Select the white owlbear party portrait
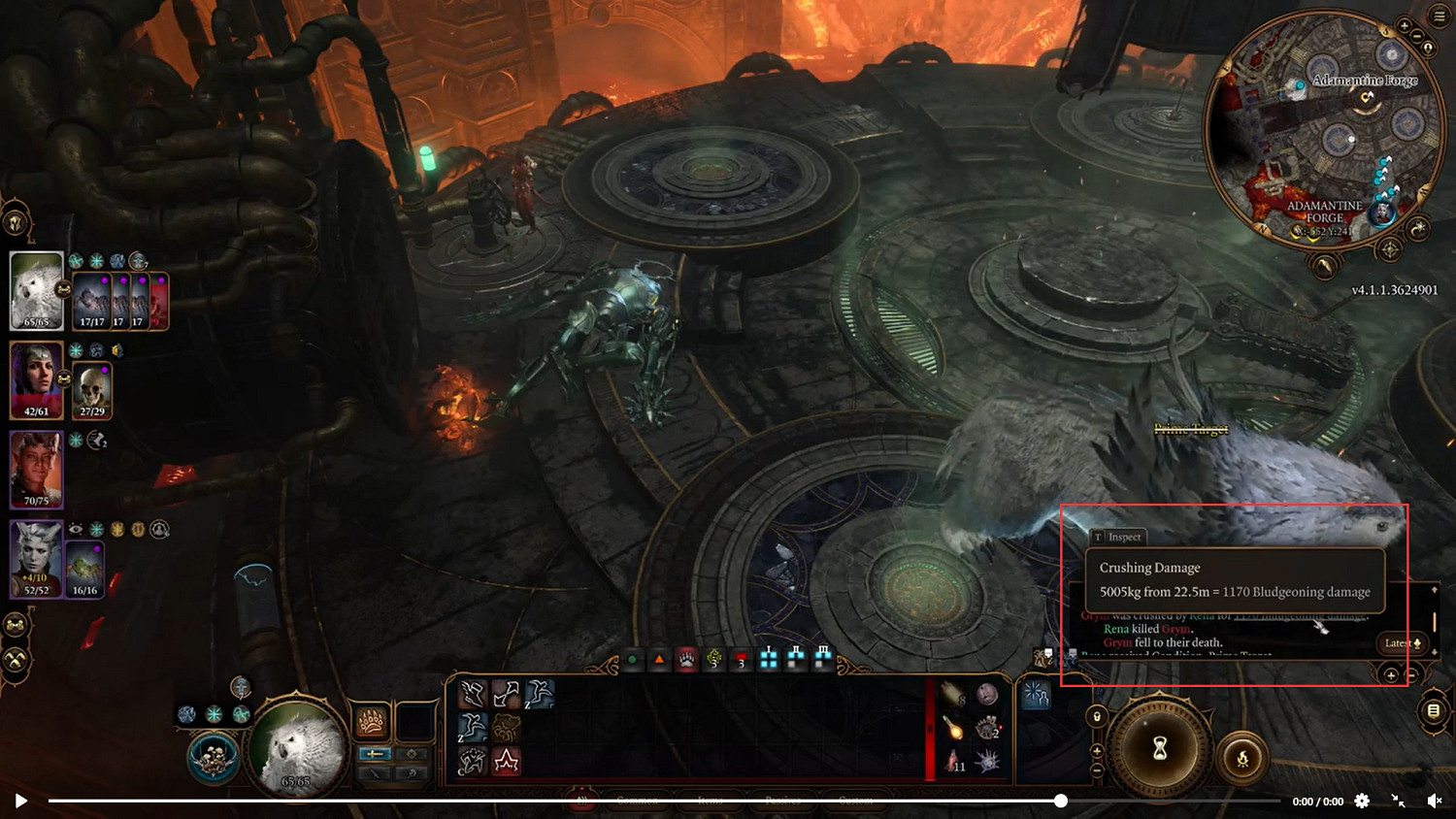Screen dimensions: 1456x819 37,290
